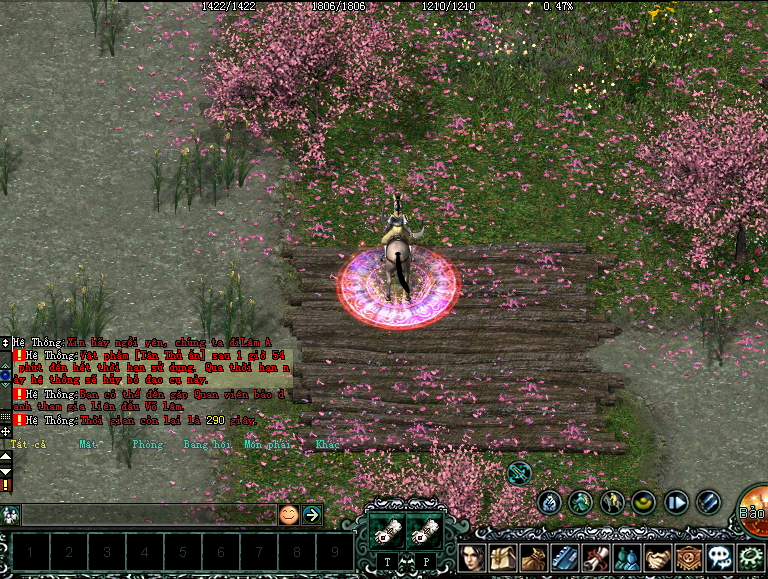Show the Môn phái chat channel

point(265,443)
